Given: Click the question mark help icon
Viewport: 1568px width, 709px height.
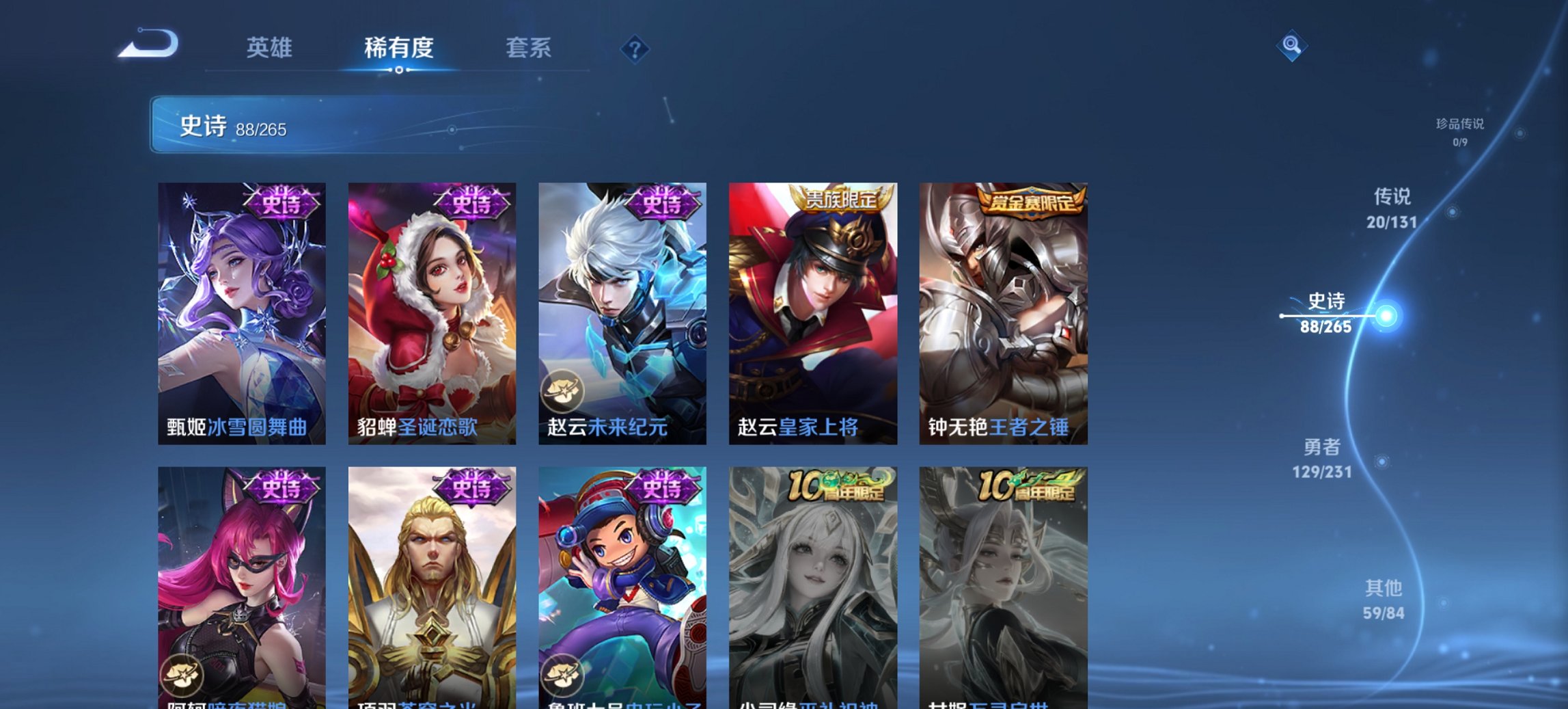Looking at the screenshot, I should 635,49.
